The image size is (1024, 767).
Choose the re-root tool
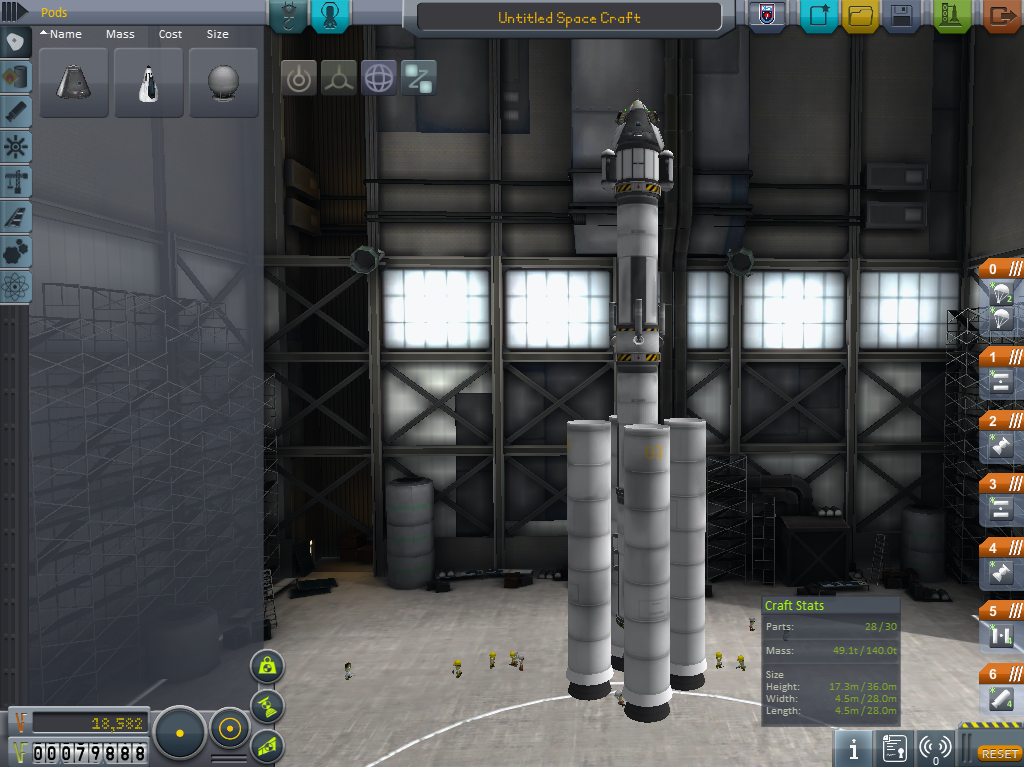click(x=419, y=78)
